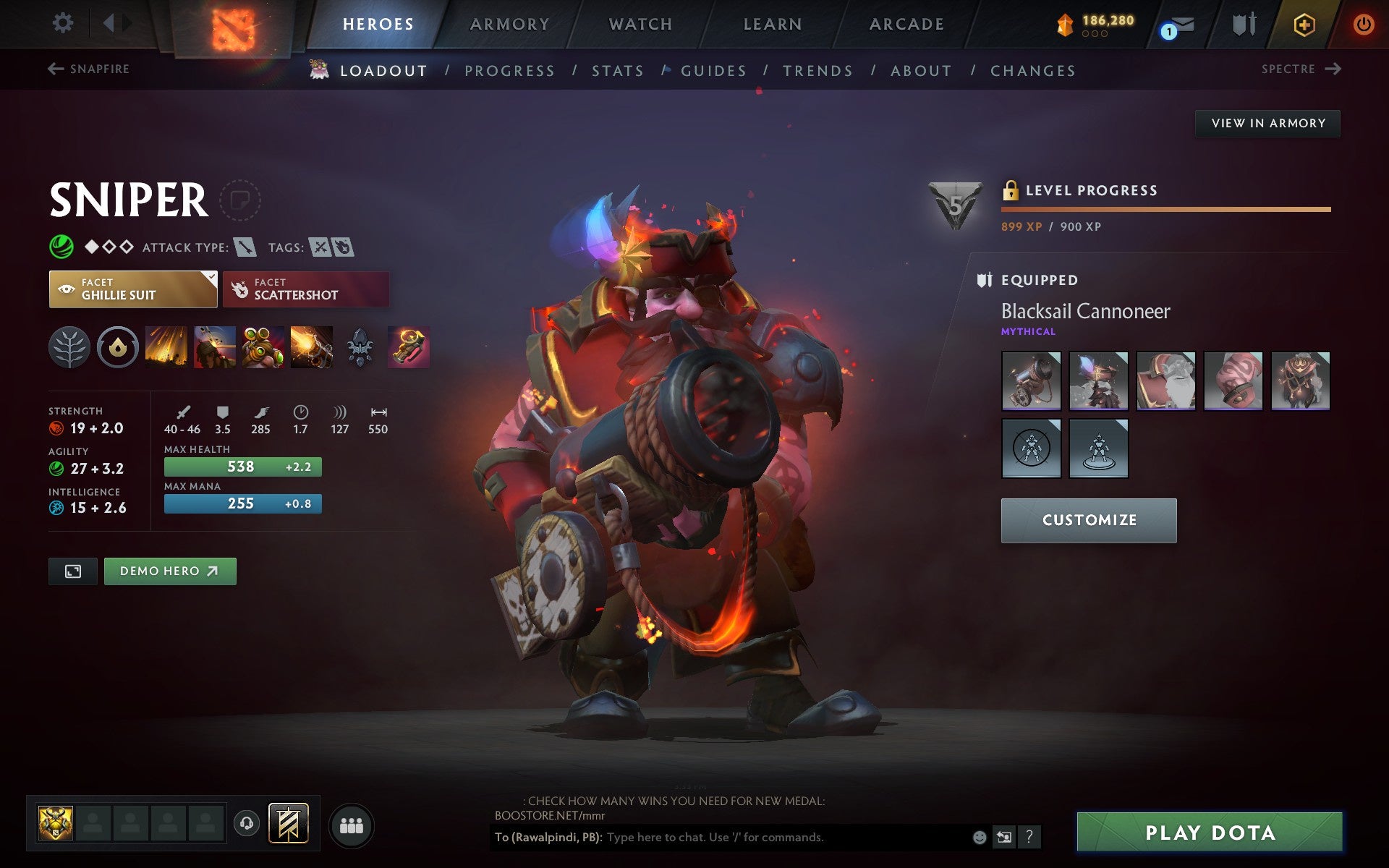This screenshot has width=1389, height=868.
Task: Expand the Ghillie Suit facet dropdown chevron
Action: (211, 277)
